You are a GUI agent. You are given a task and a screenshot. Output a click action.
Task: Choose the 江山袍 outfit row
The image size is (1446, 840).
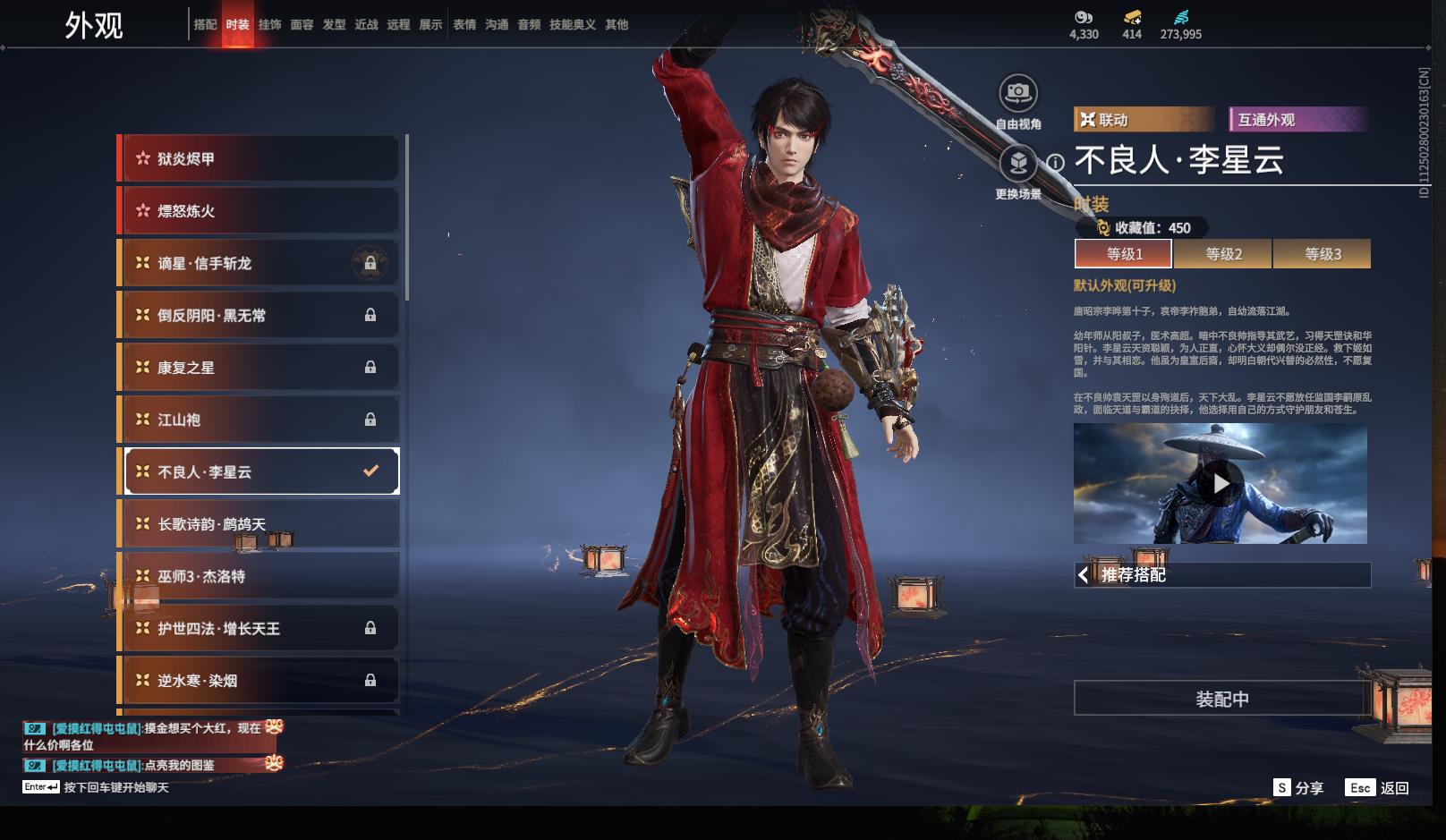click(x=259, y=420)
